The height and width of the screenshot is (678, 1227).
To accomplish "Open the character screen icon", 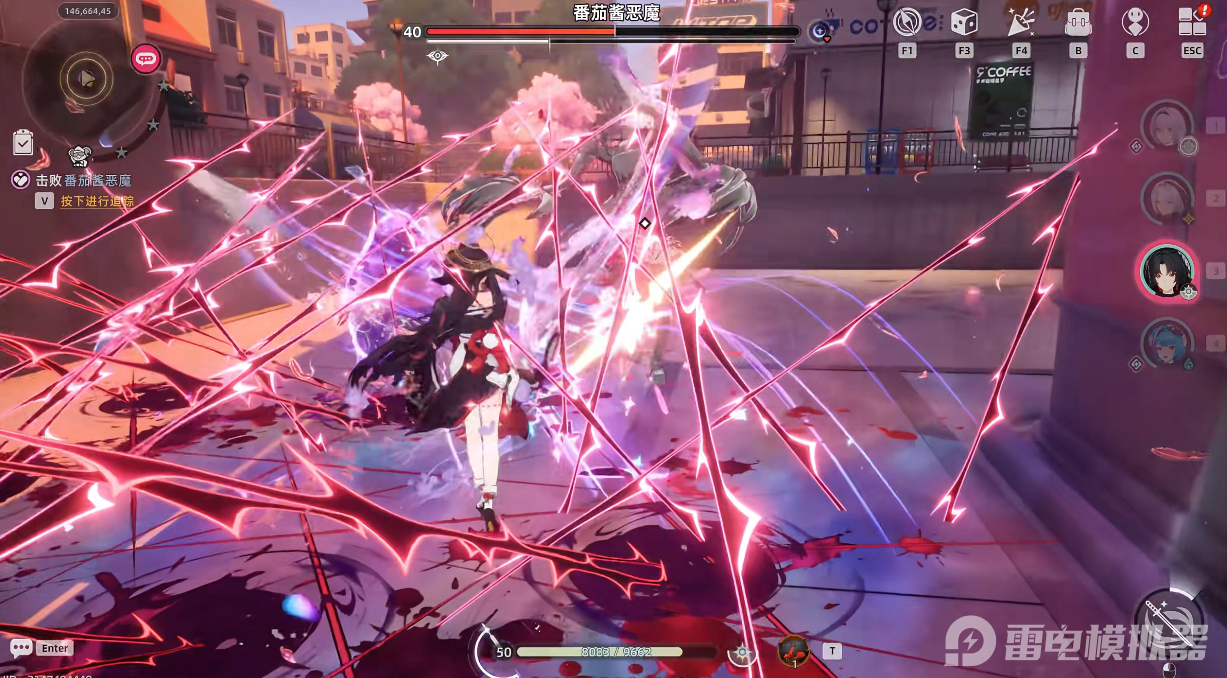I will tap(1135, 22).
